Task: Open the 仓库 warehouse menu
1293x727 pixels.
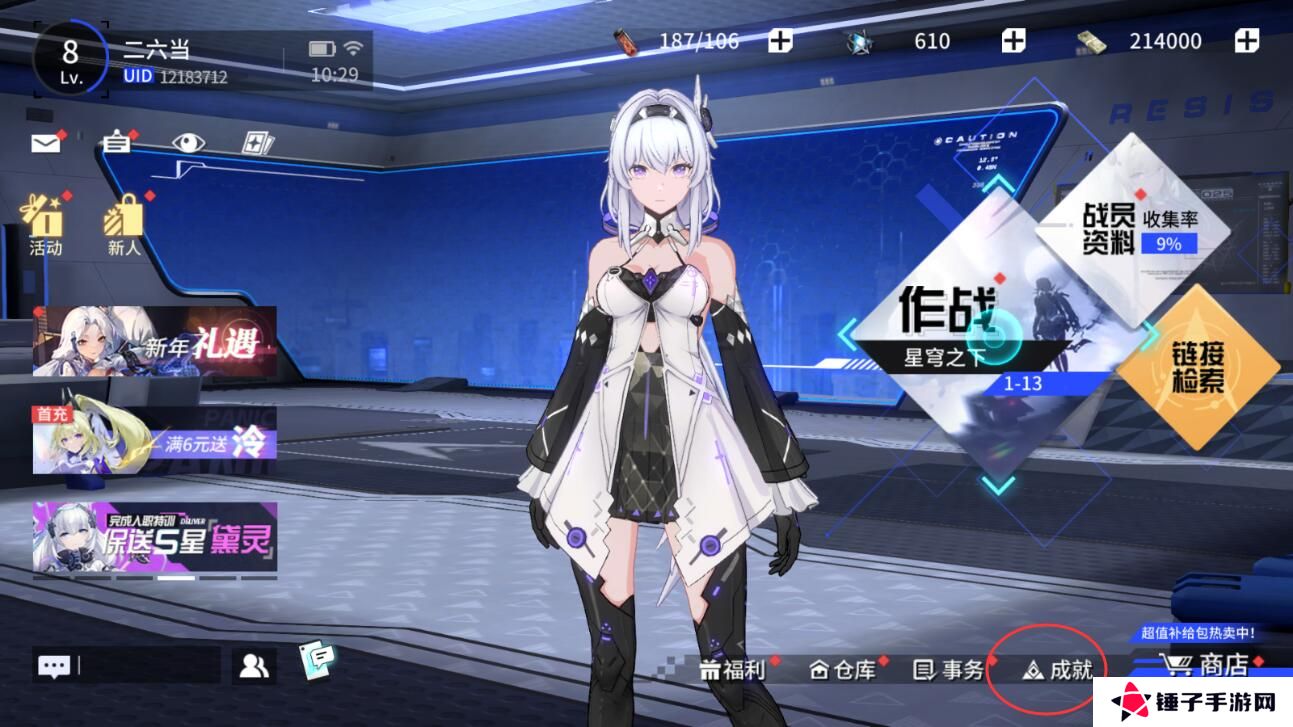Action: point(842,669)
